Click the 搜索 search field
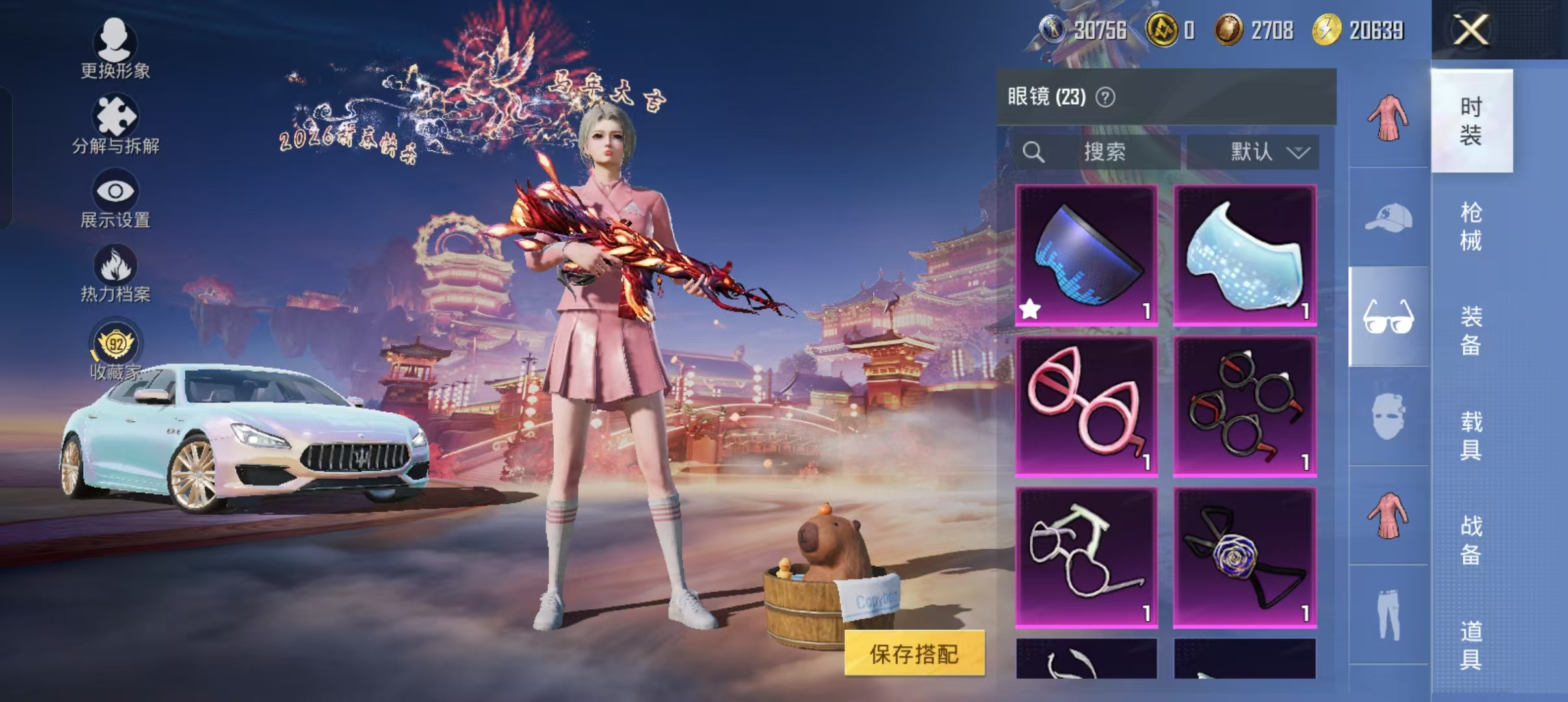 (x=1105, y=151)
